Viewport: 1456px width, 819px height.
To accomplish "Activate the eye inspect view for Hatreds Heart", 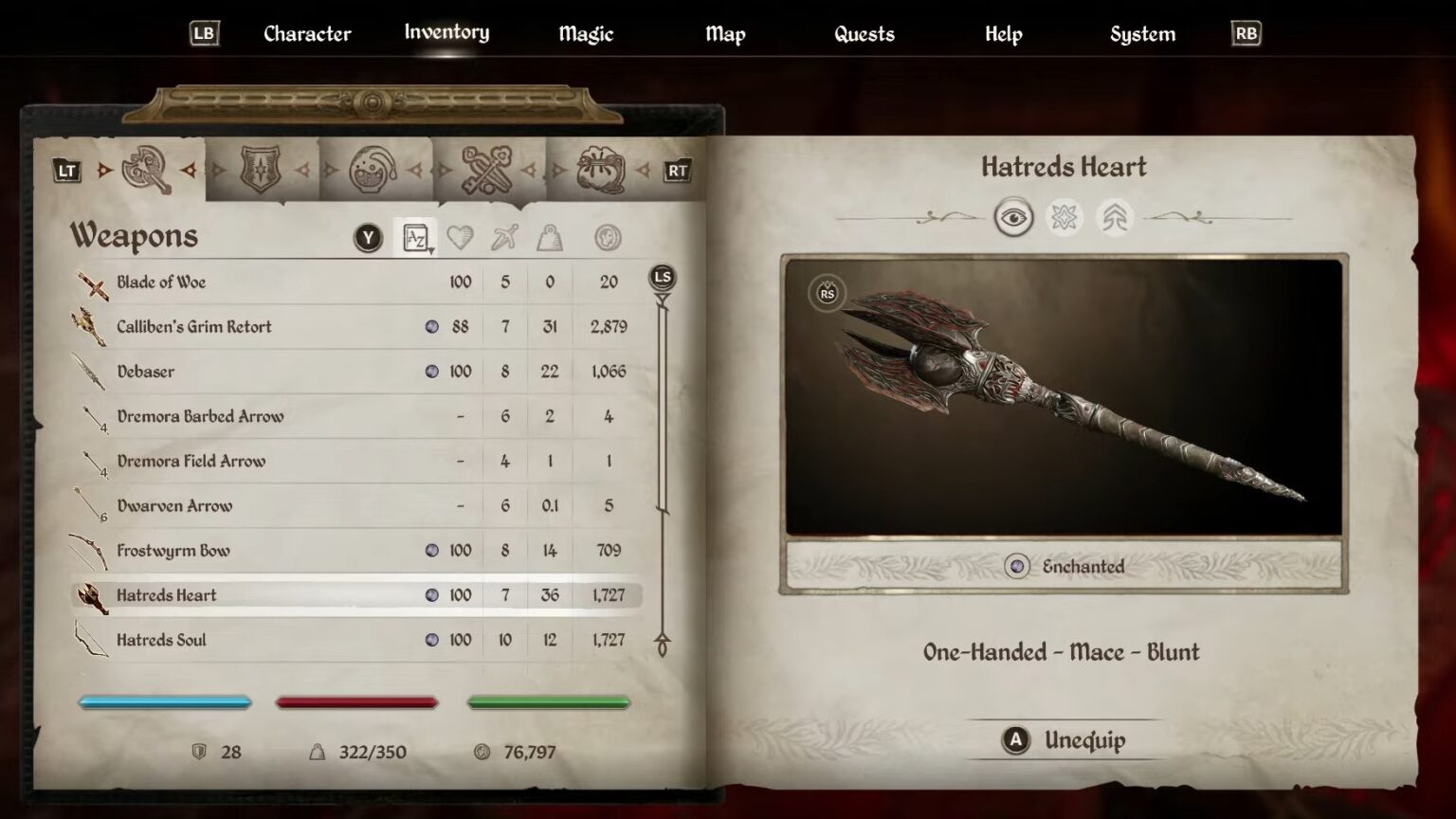I will 1012,217.
